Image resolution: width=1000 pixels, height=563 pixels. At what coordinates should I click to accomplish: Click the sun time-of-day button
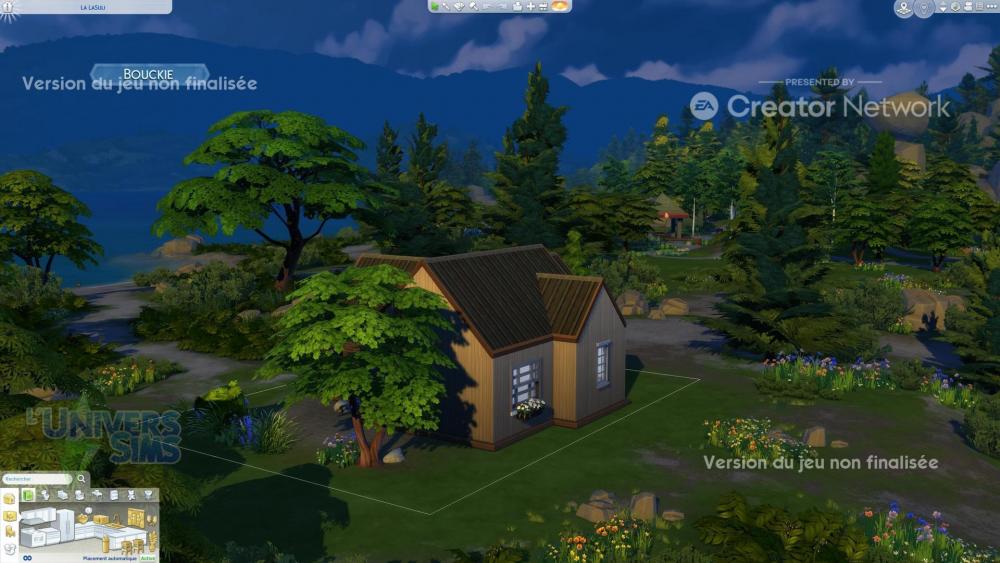pos(560,6)
